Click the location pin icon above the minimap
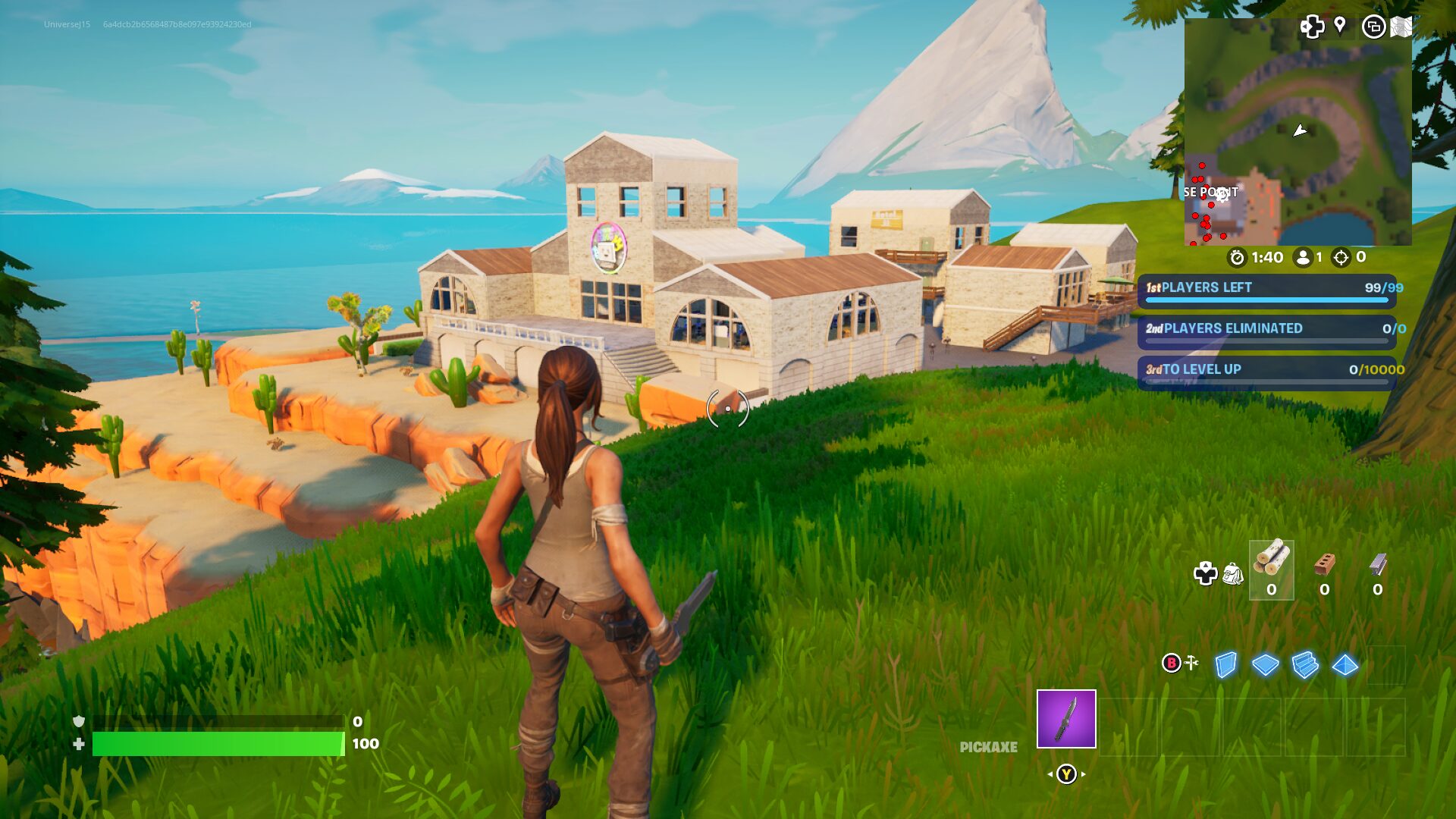 coord(1339,27)
